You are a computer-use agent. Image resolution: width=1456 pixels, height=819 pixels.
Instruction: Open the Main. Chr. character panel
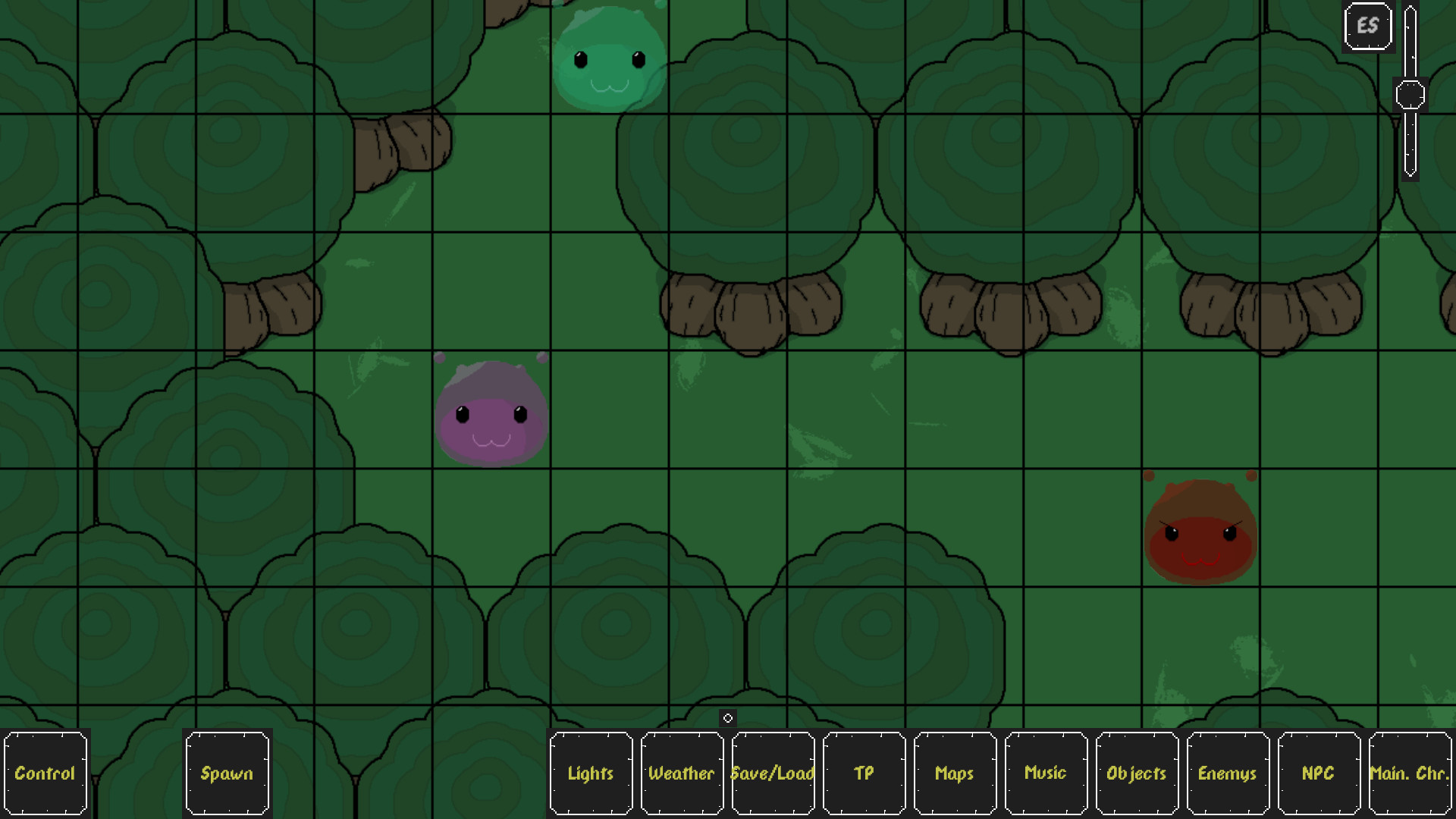coord(1408,773)
